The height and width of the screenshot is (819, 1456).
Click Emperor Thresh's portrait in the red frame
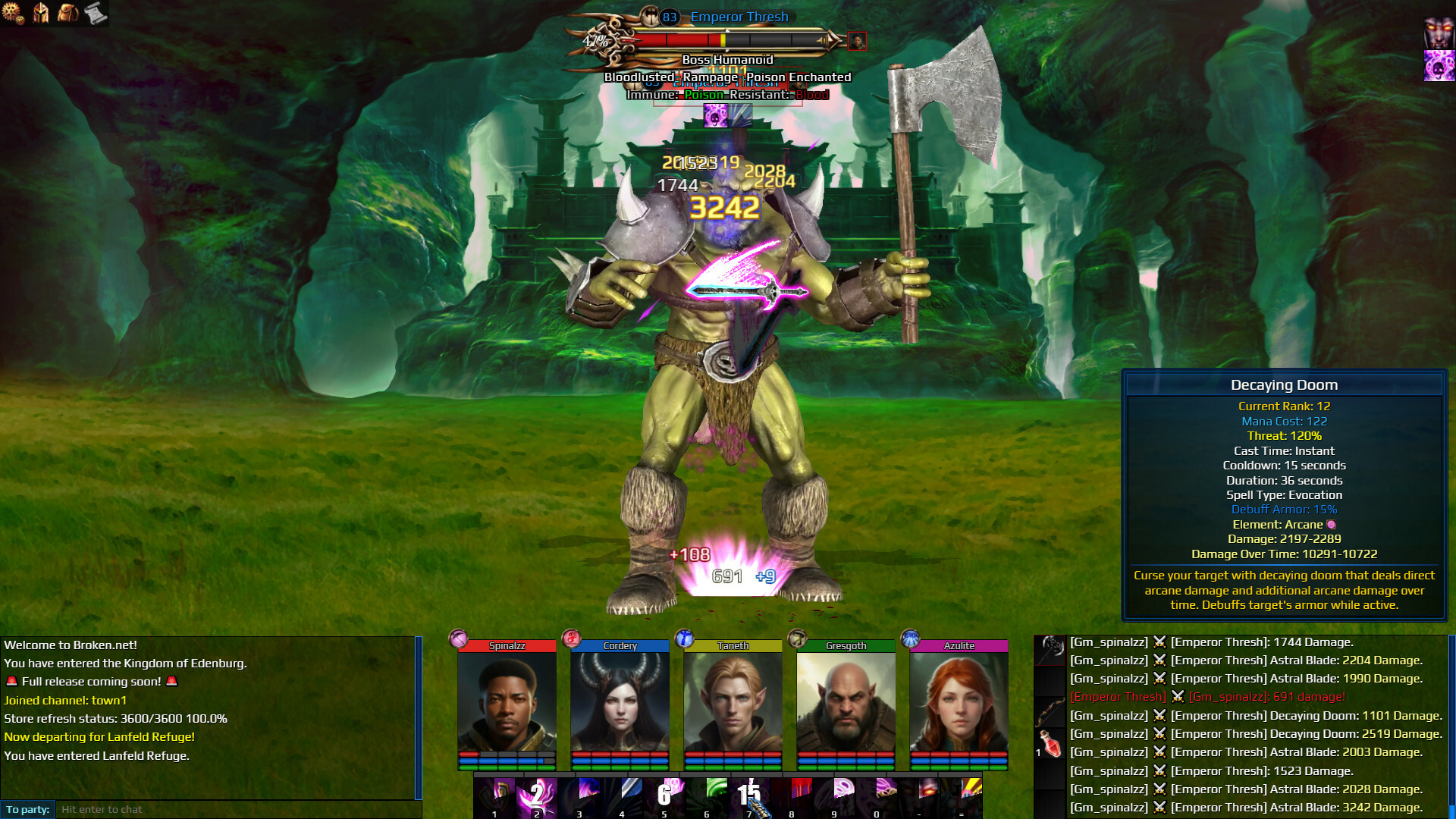point(858,41)
